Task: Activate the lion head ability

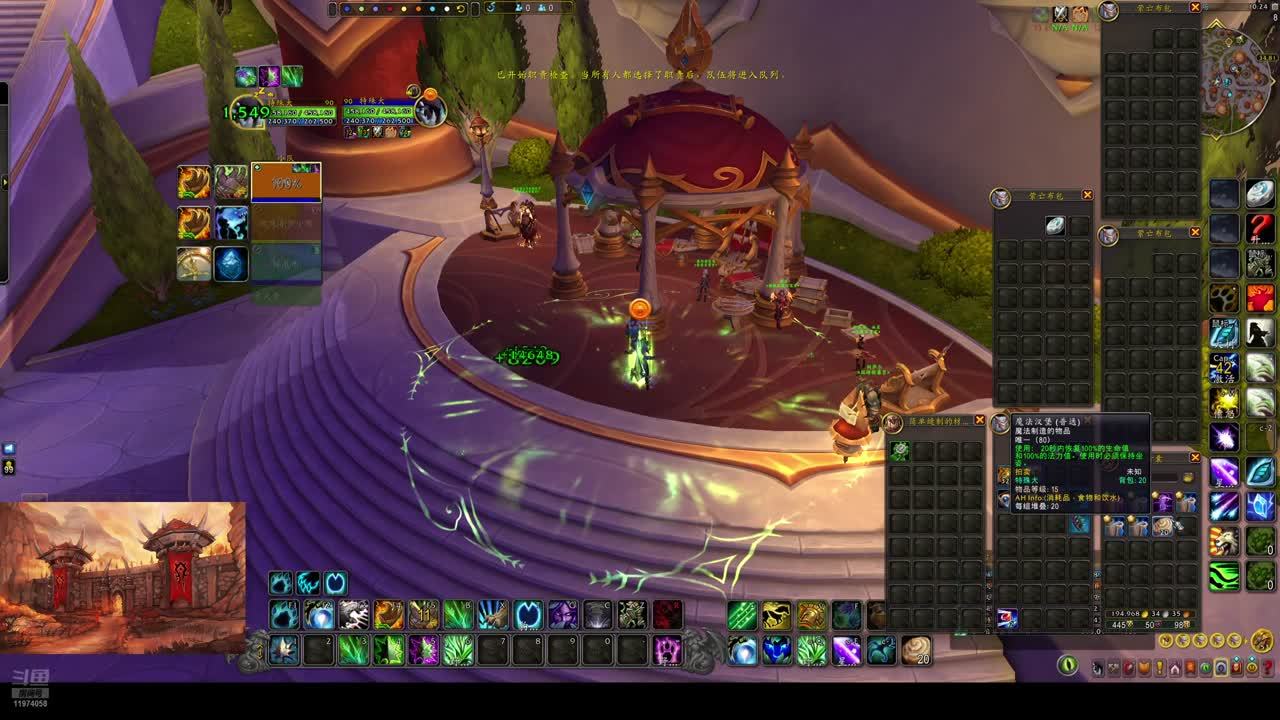Action: coord(1225,541)
